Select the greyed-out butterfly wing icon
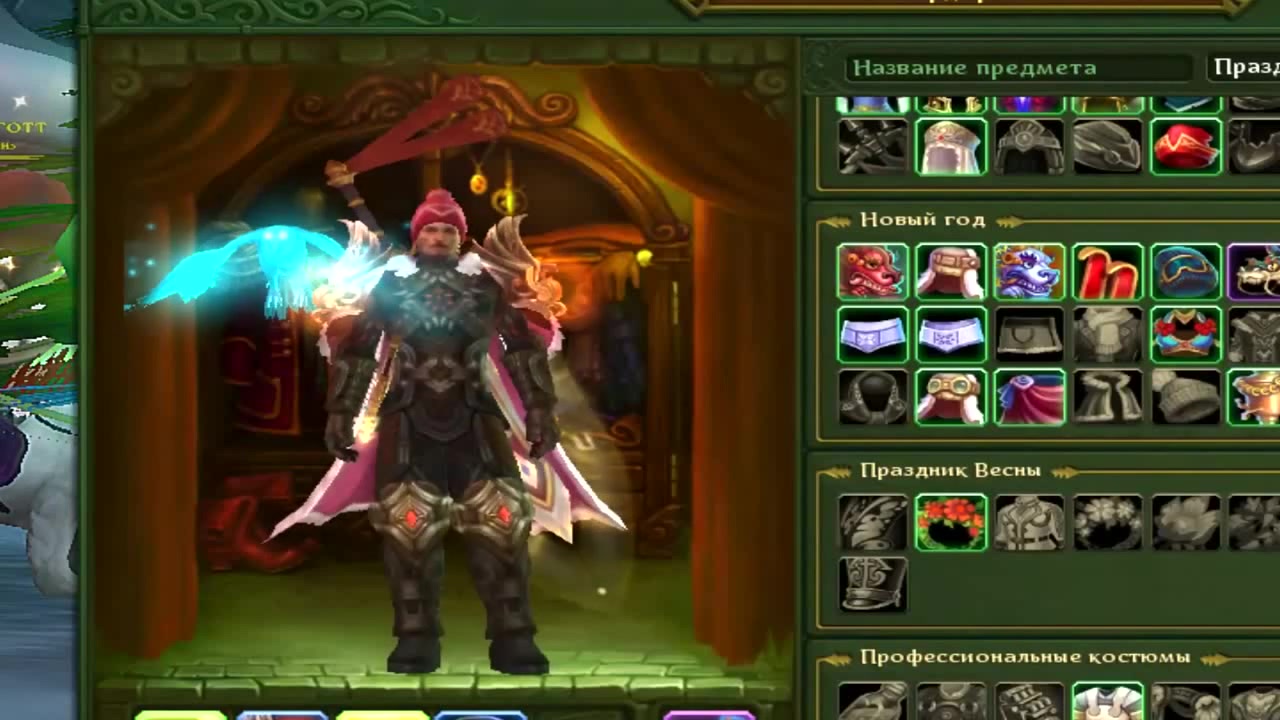Viewport: 1280px width, 720px height. [x=873, y=522]
